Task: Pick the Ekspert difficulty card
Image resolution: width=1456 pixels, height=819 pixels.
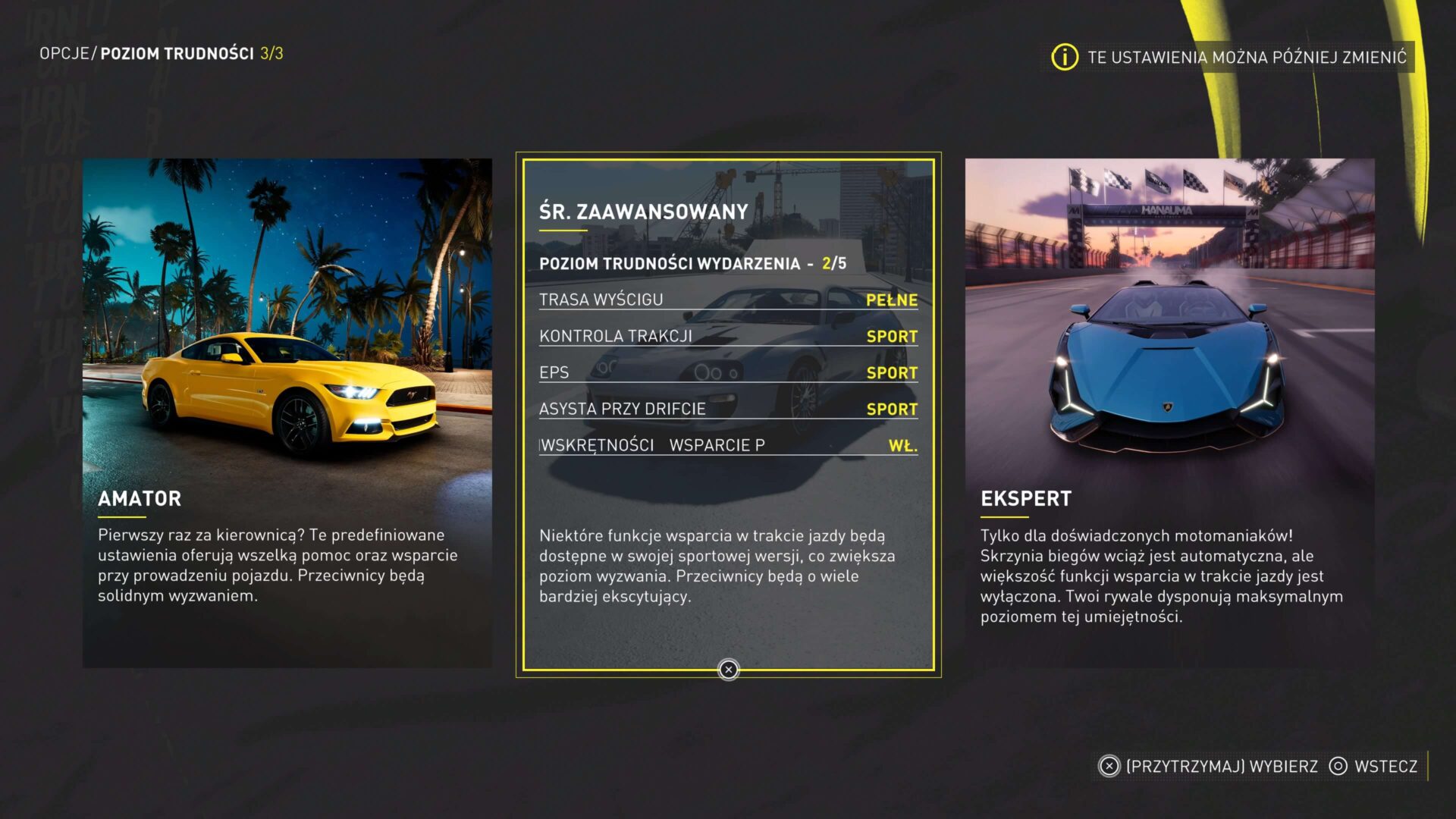Action: pyautogui.click(x=1169, y=413)
